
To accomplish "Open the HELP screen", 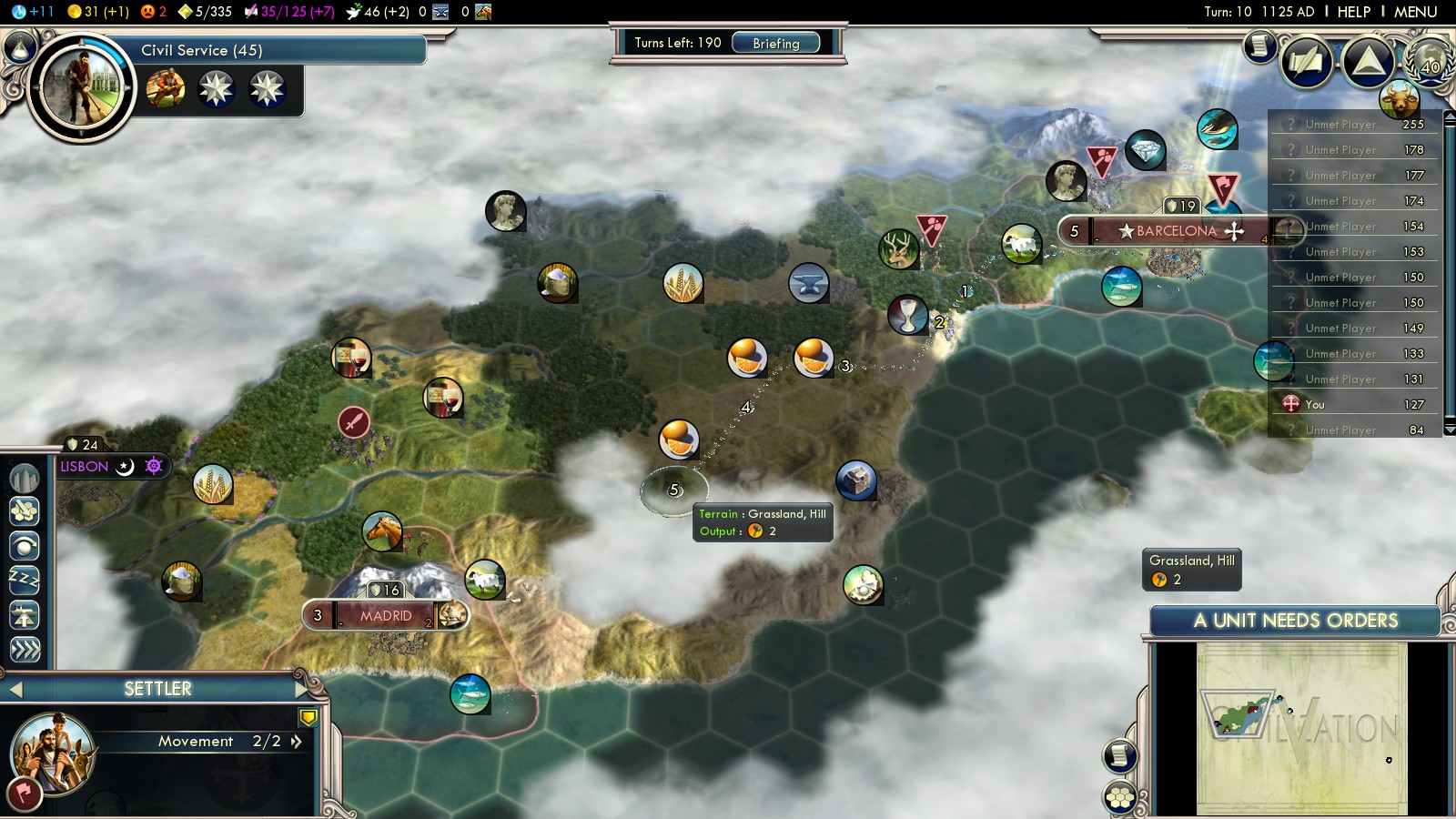I will point(1353,12).
